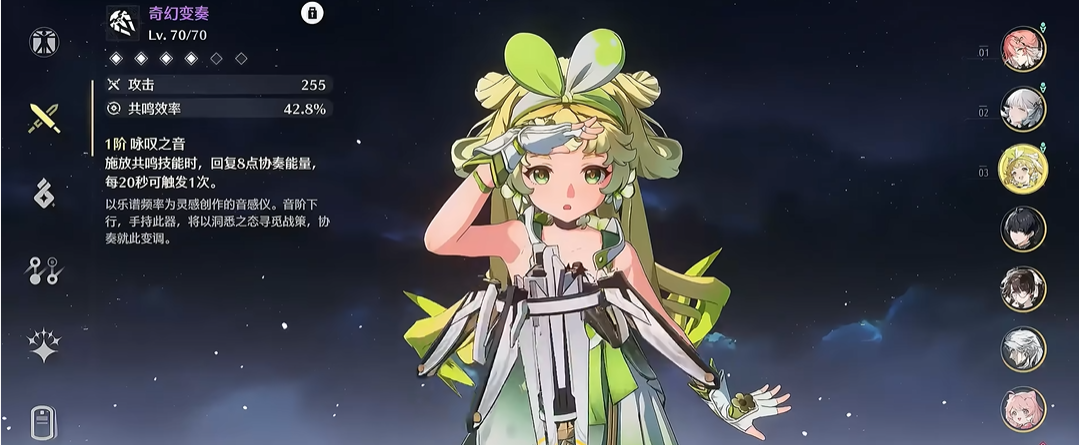Image resolution: width=1079 pixels, height=445 pixels.
Task: Open the Echoes tab in the sidebar
Action: pyautogui.click(x=45, y=194)
